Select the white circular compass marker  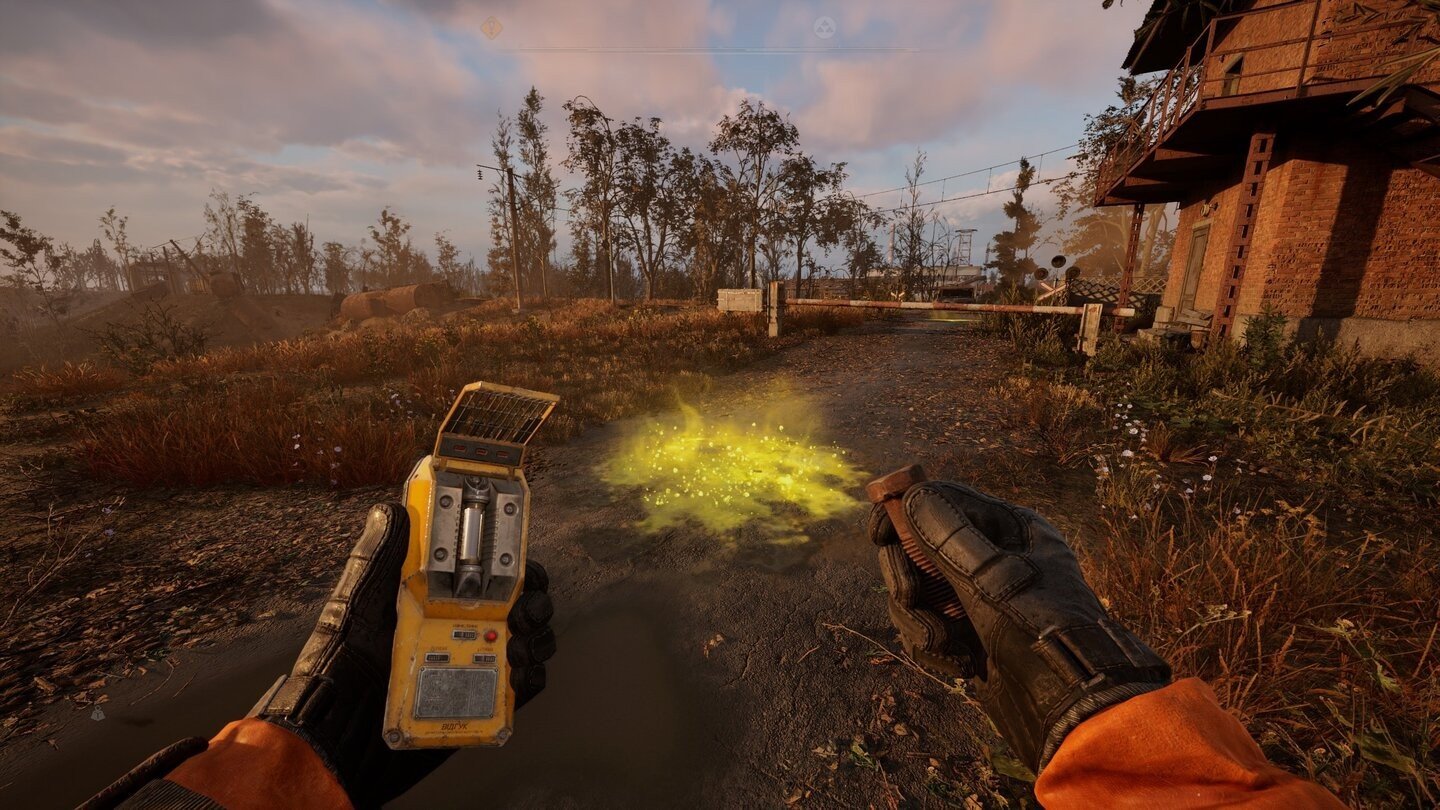(824, 28)
